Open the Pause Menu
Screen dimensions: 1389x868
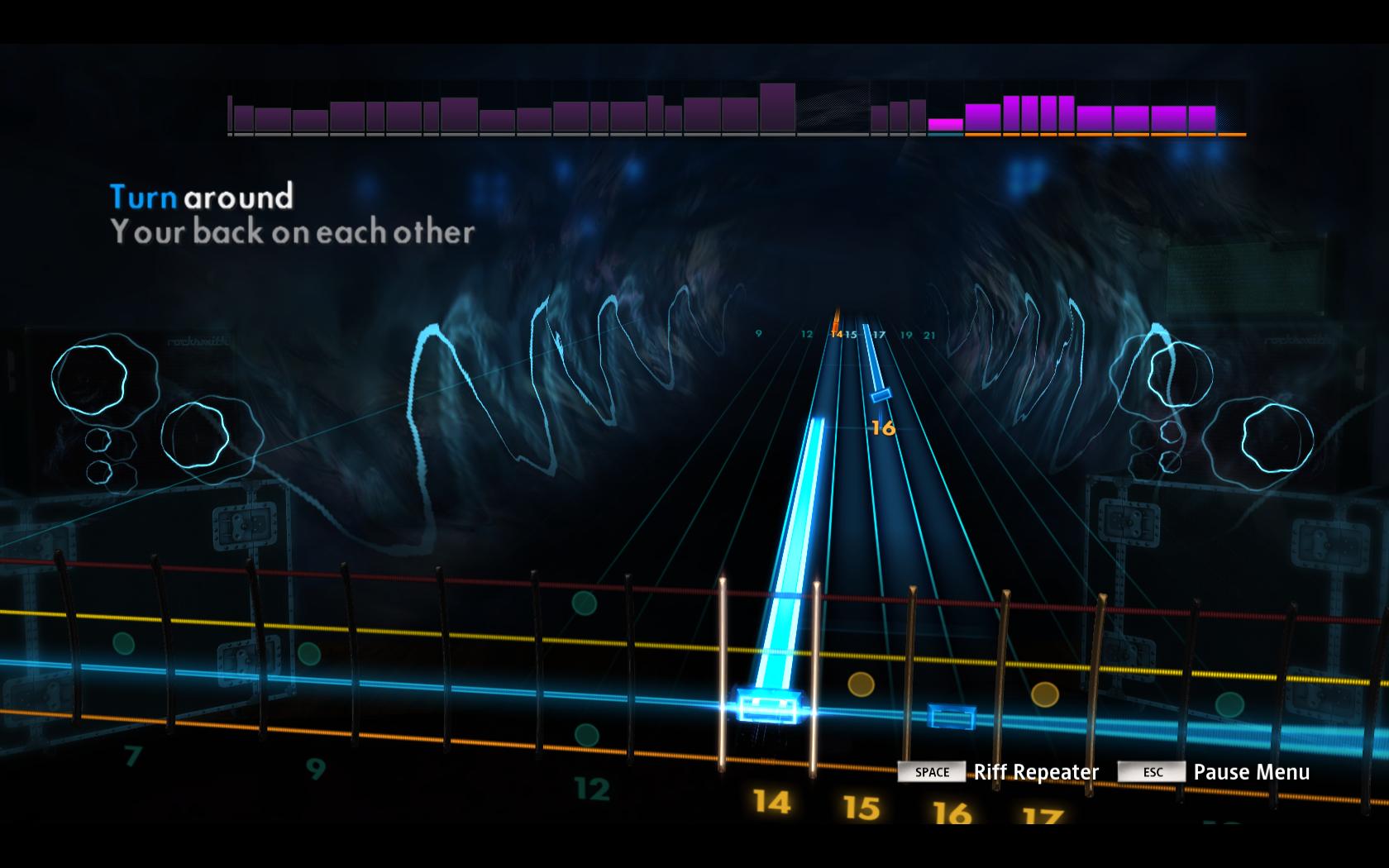1251,771
